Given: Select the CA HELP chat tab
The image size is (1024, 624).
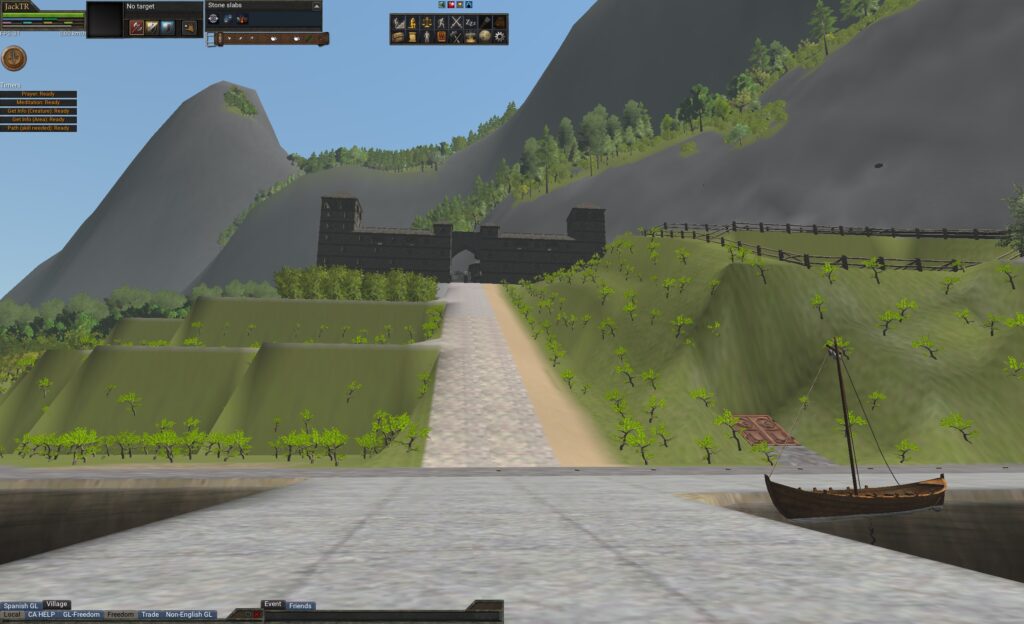Looking at the screenshot, I should coord(42,615).
